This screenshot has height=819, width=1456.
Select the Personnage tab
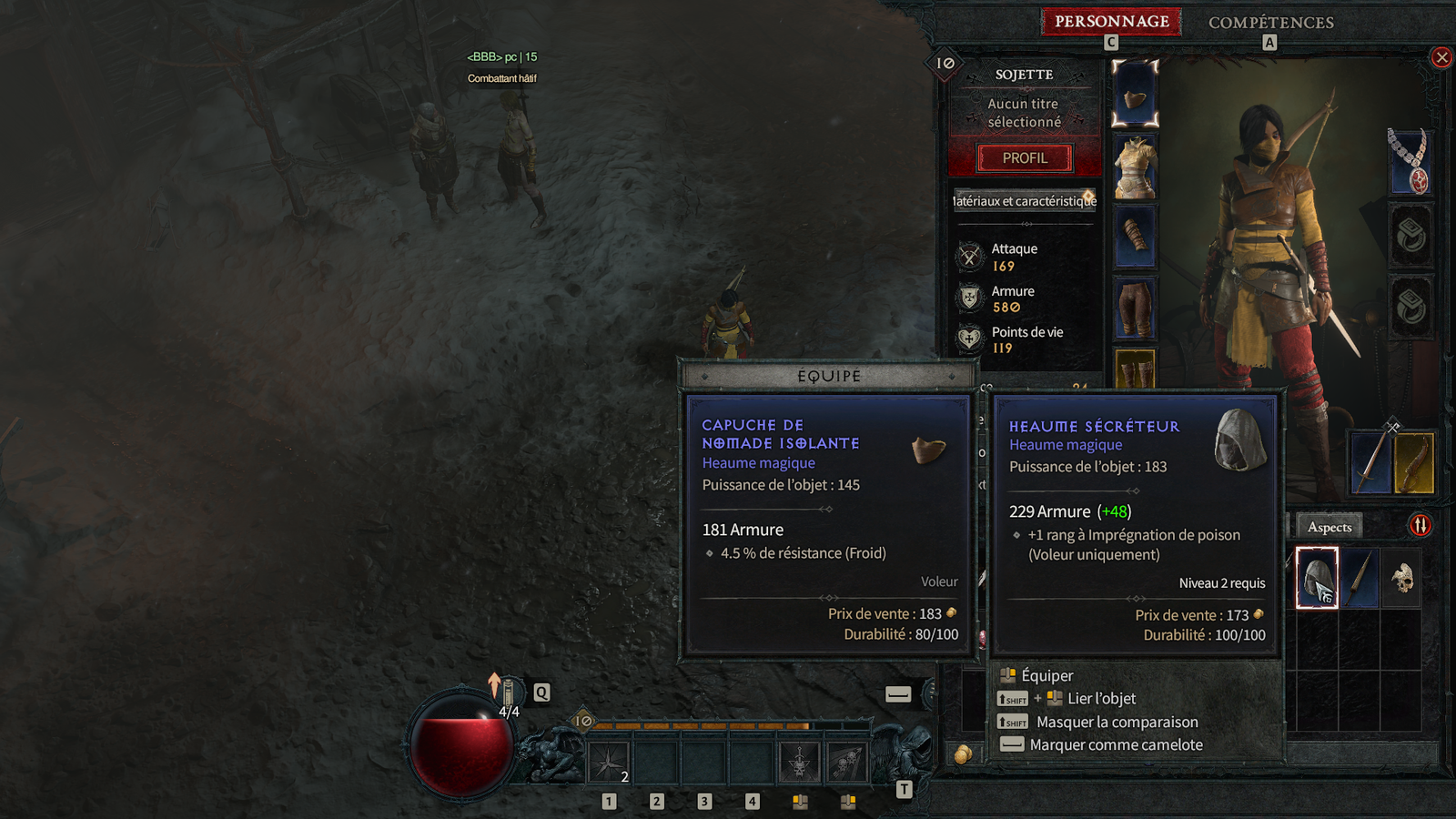(x=1111, y=22)
